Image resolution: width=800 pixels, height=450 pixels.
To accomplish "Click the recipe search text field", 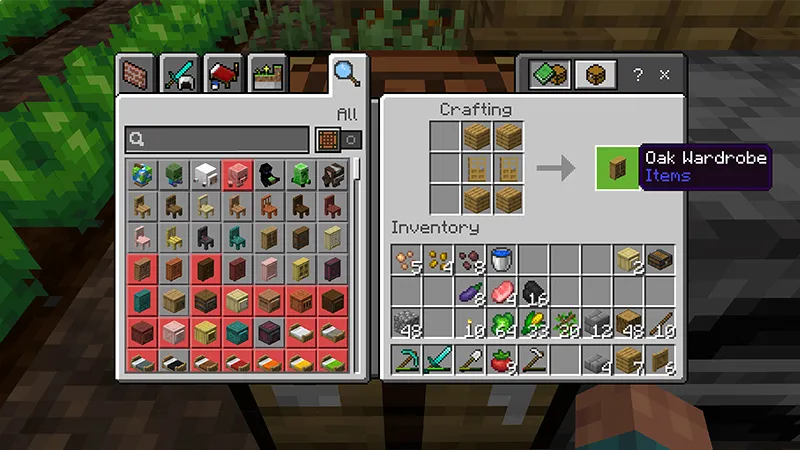I will 216,140.
